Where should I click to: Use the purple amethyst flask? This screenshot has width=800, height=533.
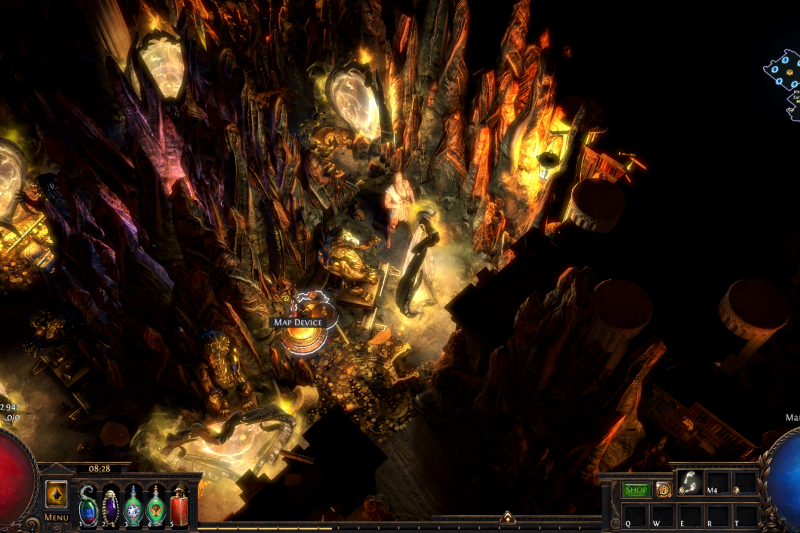coord(110,505)
